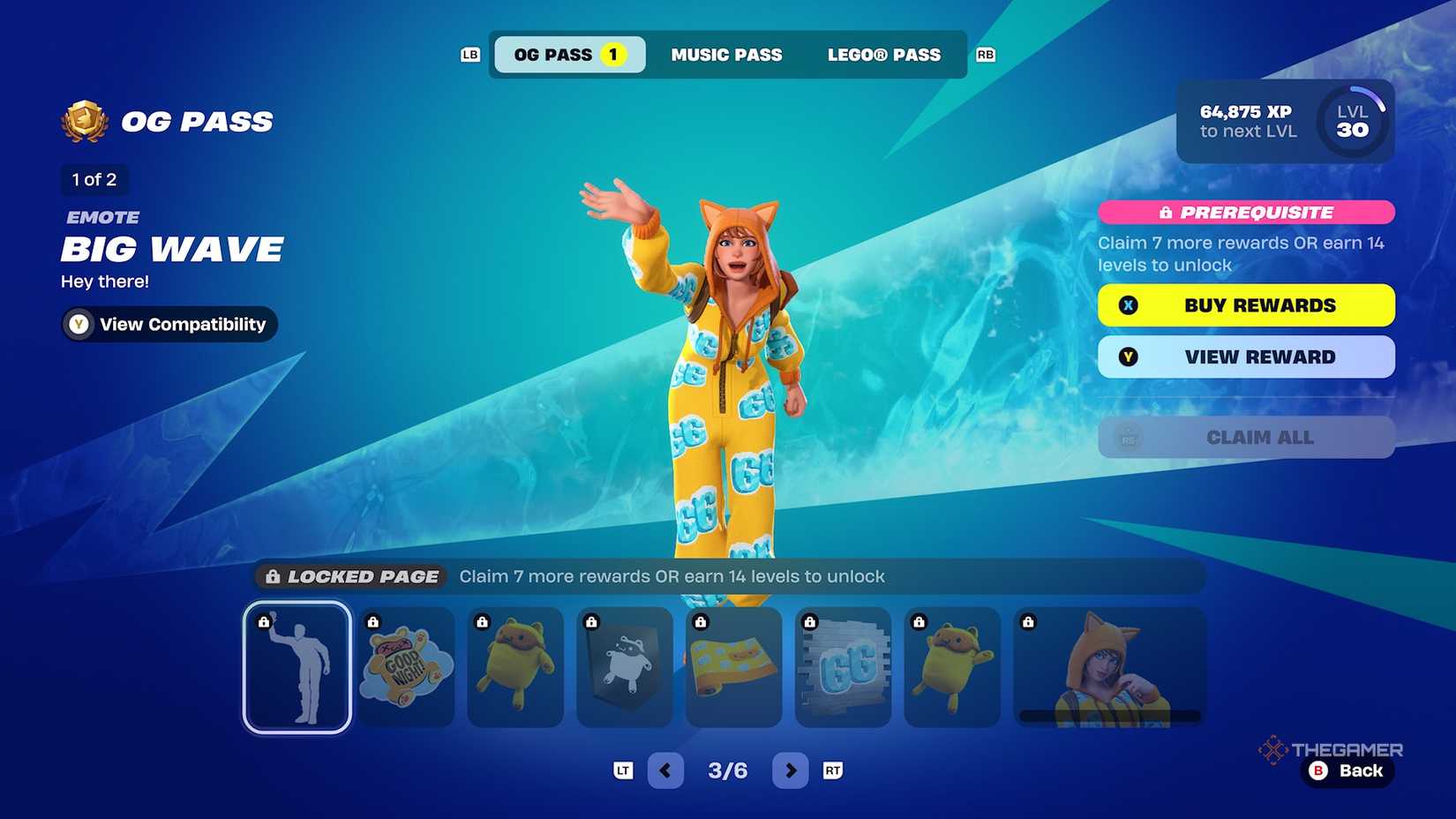Switch to the Music Pass tab

pyautogui.click(x=728, y=55)
